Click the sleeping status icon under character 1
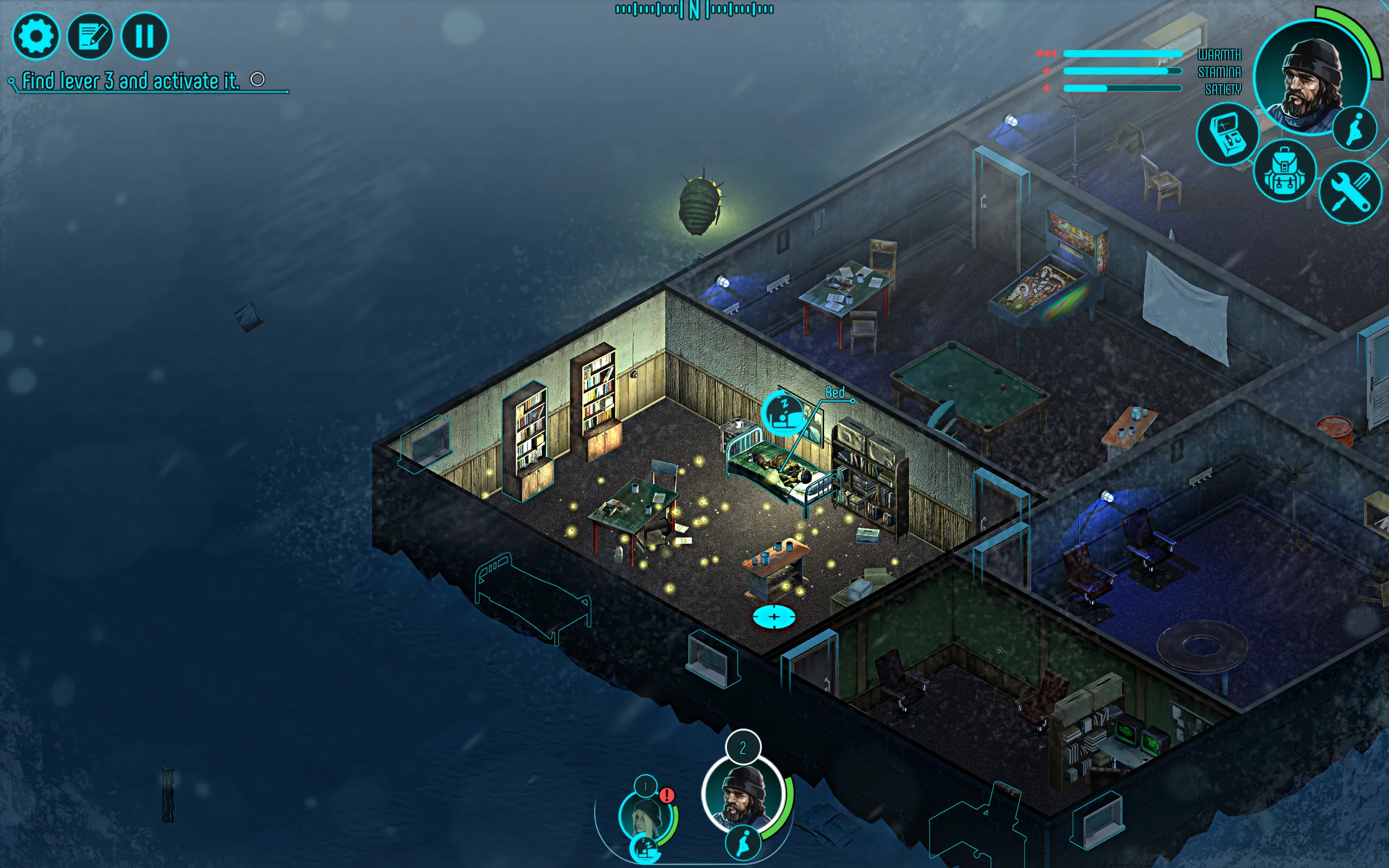 pos(645,848)
